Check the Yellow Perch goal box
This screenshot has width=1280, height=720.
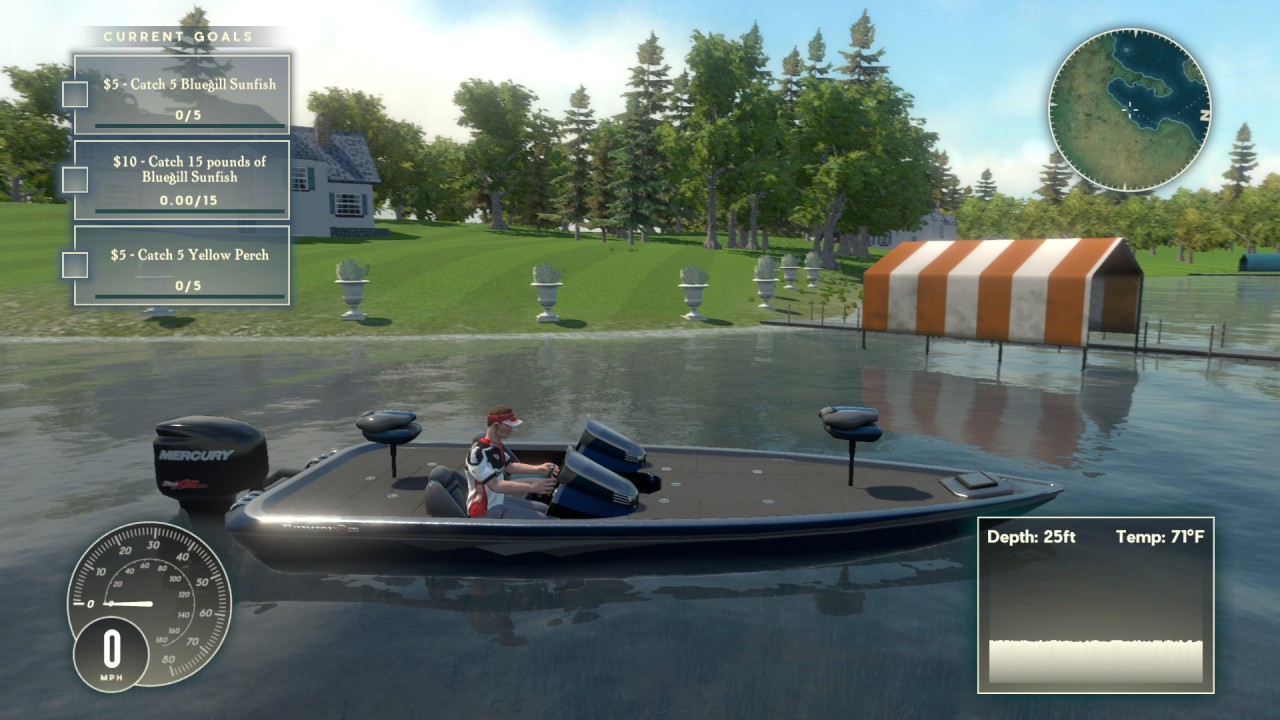(x=75, y=265)
